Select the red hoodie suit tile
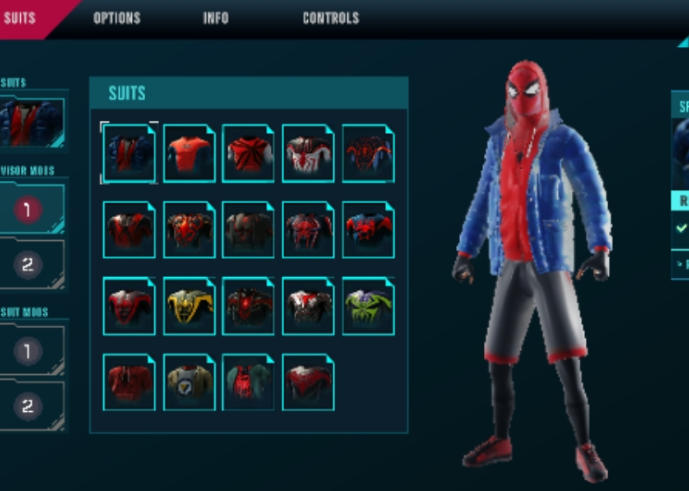 pos(129,381)
